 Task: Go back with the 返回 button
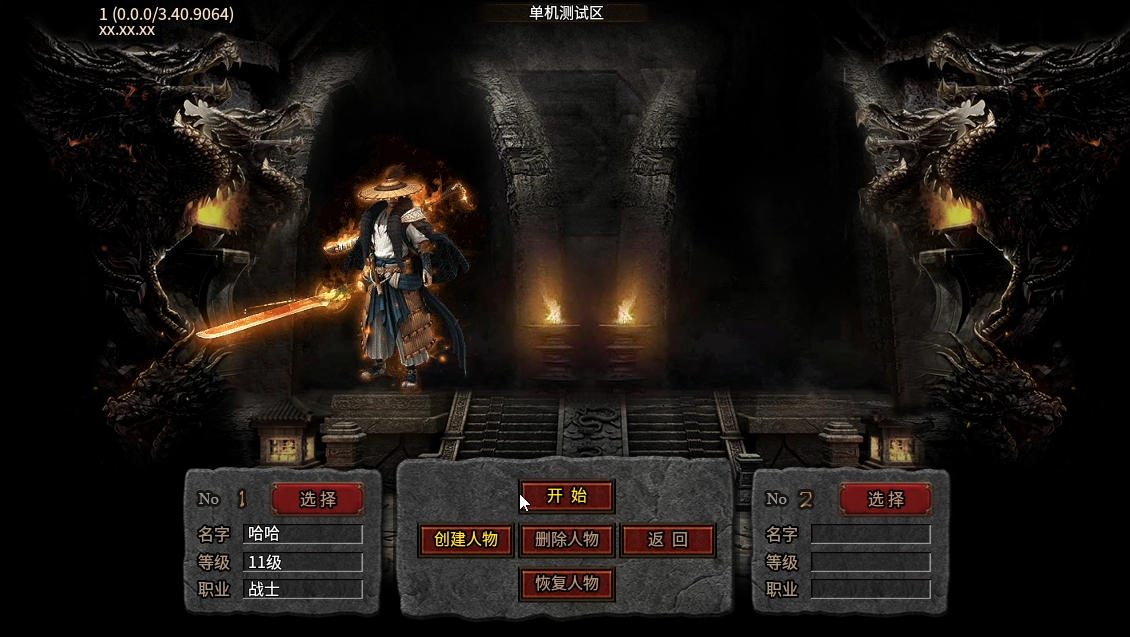coord(668,540)
